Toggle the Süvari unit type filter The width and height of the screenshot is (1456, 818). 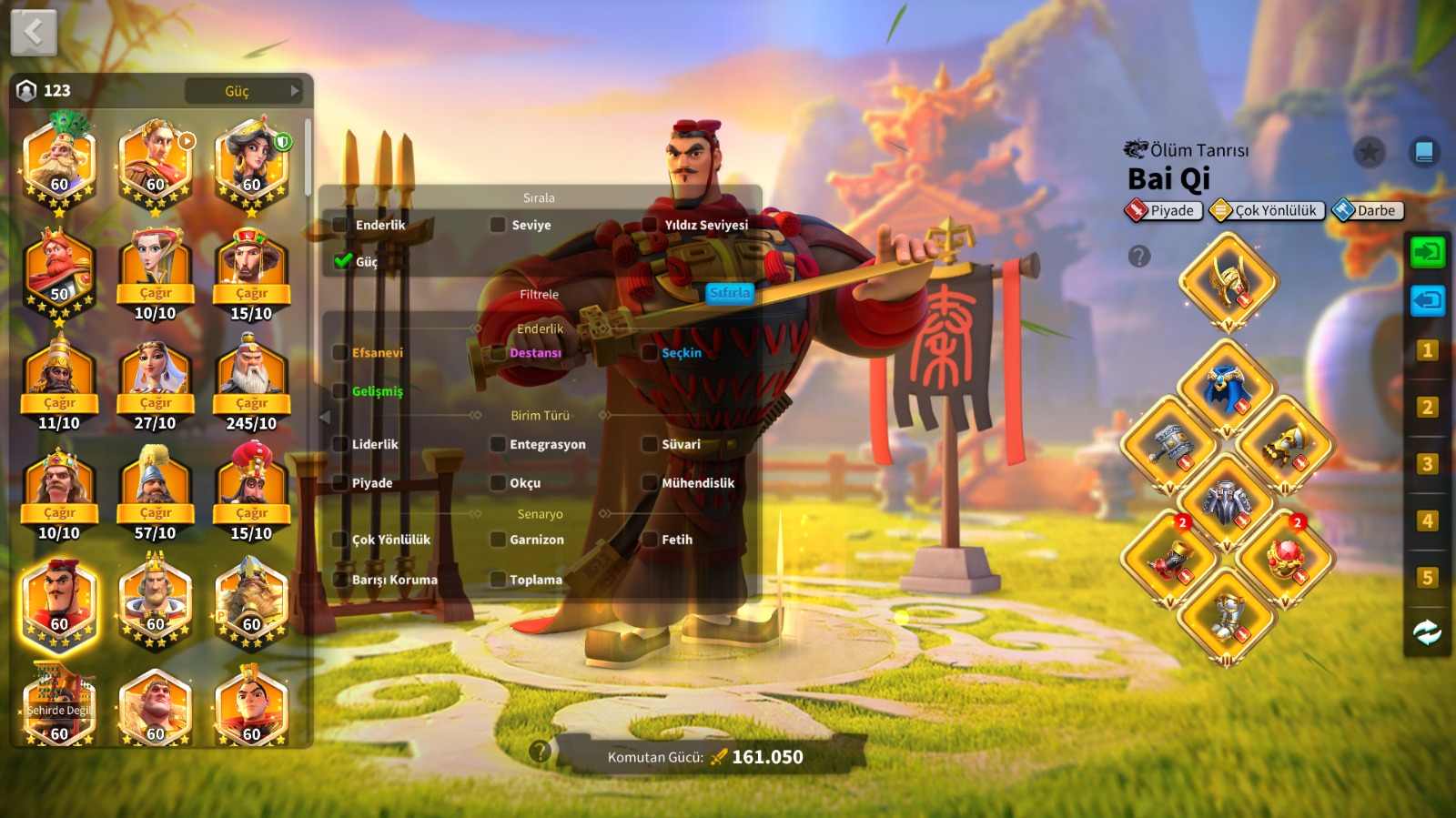point(650,445)
